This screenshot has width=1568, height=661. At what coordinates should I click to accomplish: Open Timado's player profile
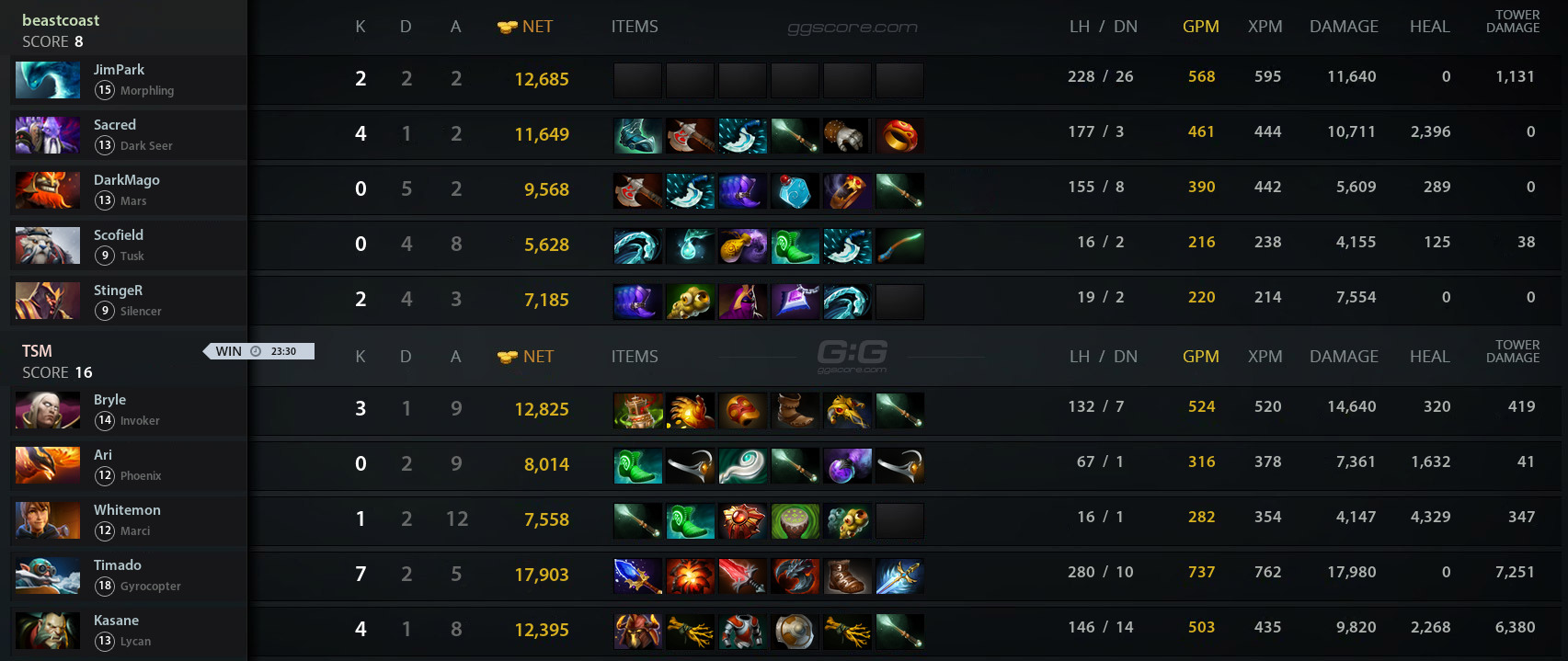117,565
